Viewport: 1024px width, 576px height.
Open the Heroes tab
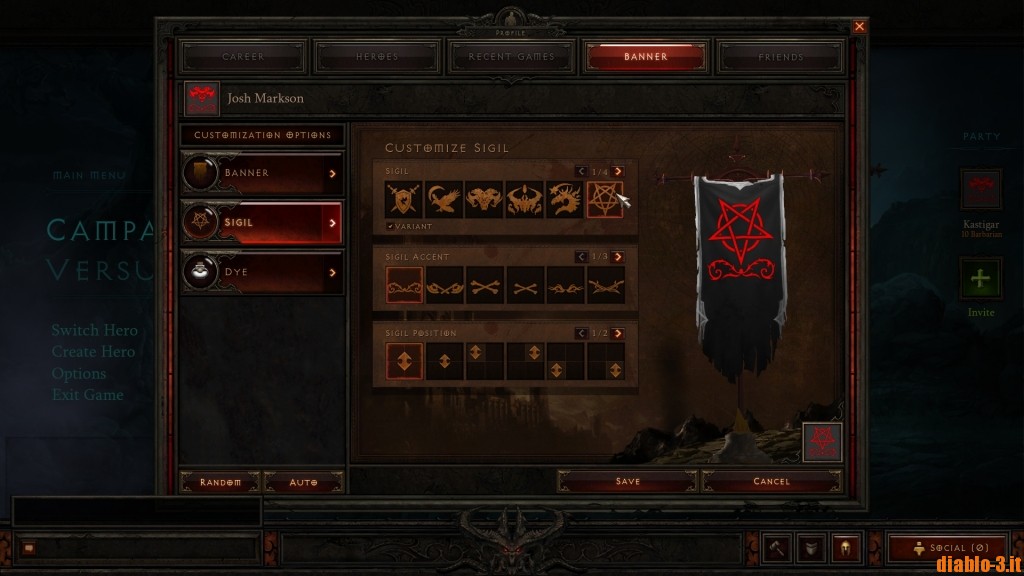pos(377,57)
